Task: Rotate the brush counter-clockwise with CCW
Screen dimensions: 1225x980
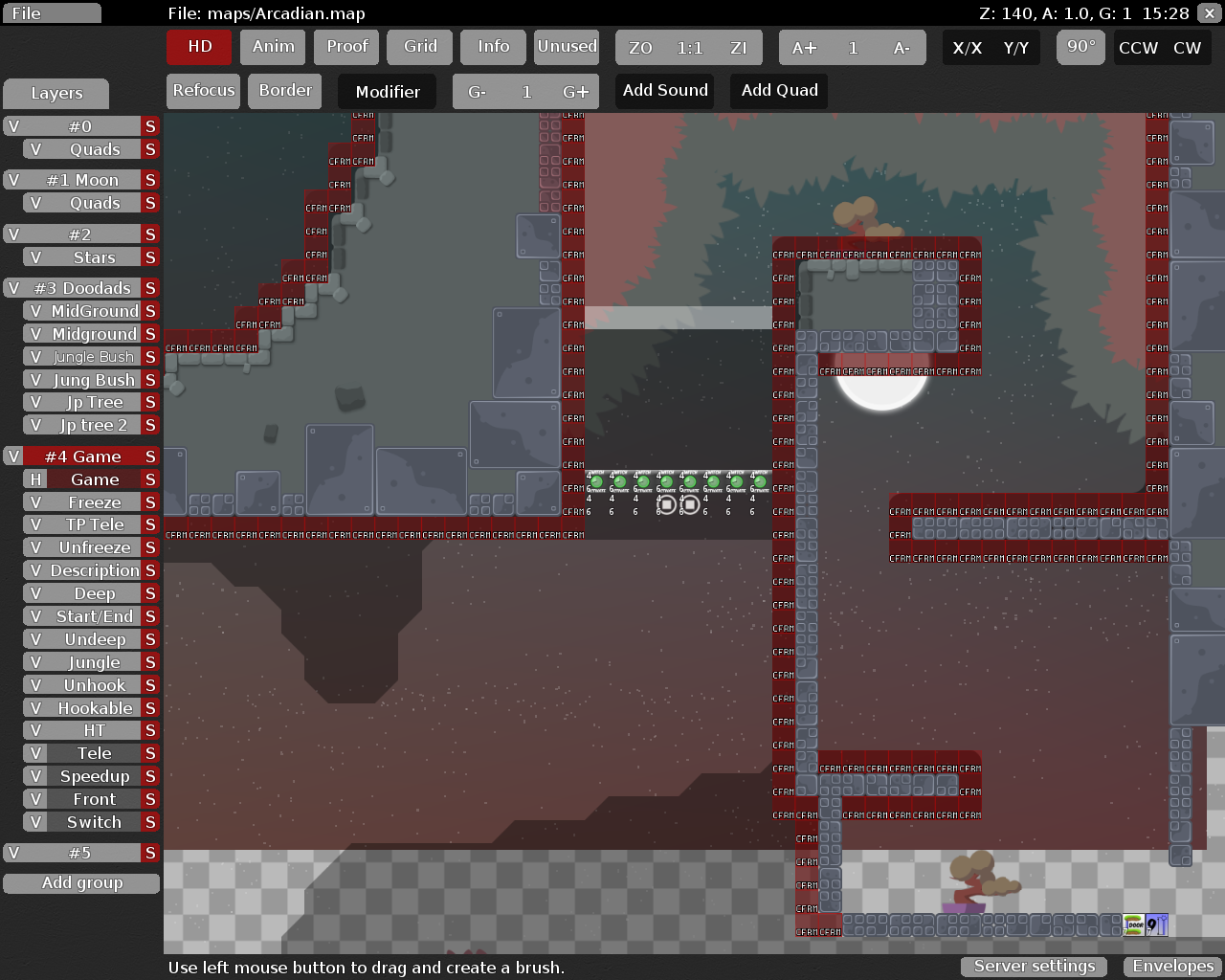Action: click(x=1139, y=46)
